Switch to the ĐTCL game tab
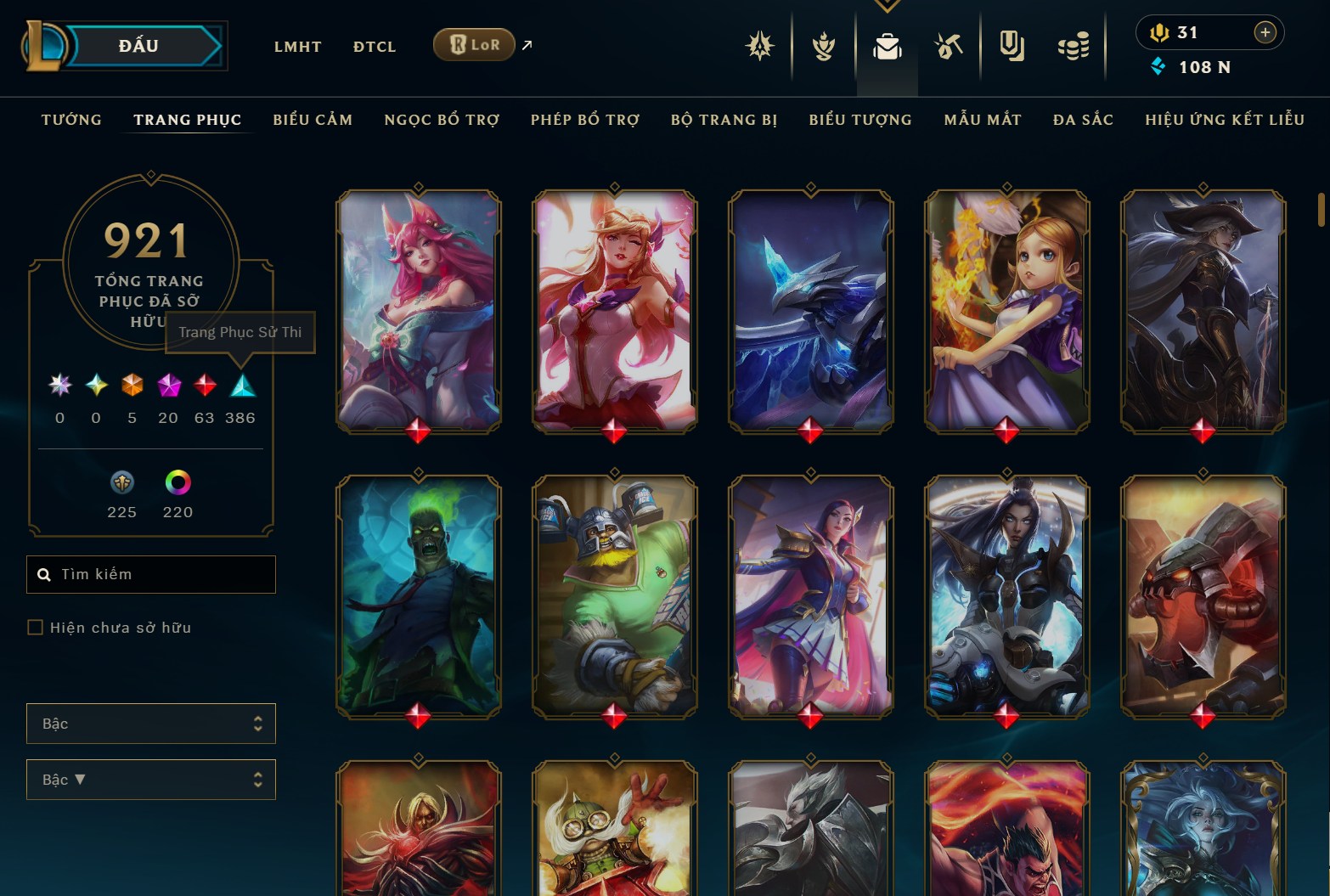This screenshot has width=1330, height=896. click(x=375, y=47)
